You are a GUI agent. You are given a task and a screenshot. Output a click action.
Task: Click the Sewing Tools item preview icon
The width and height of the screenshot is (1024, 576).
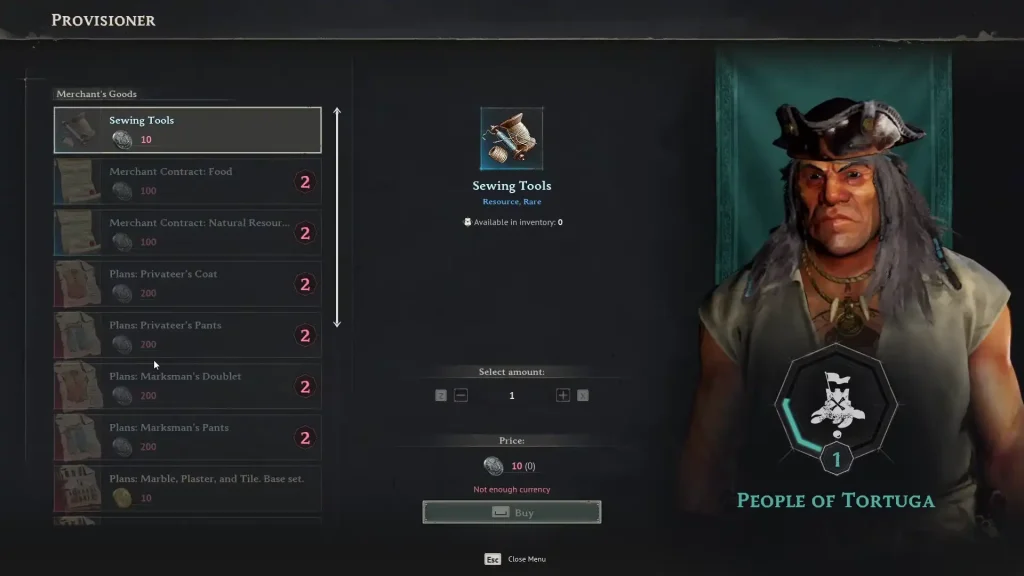(512, 138)
